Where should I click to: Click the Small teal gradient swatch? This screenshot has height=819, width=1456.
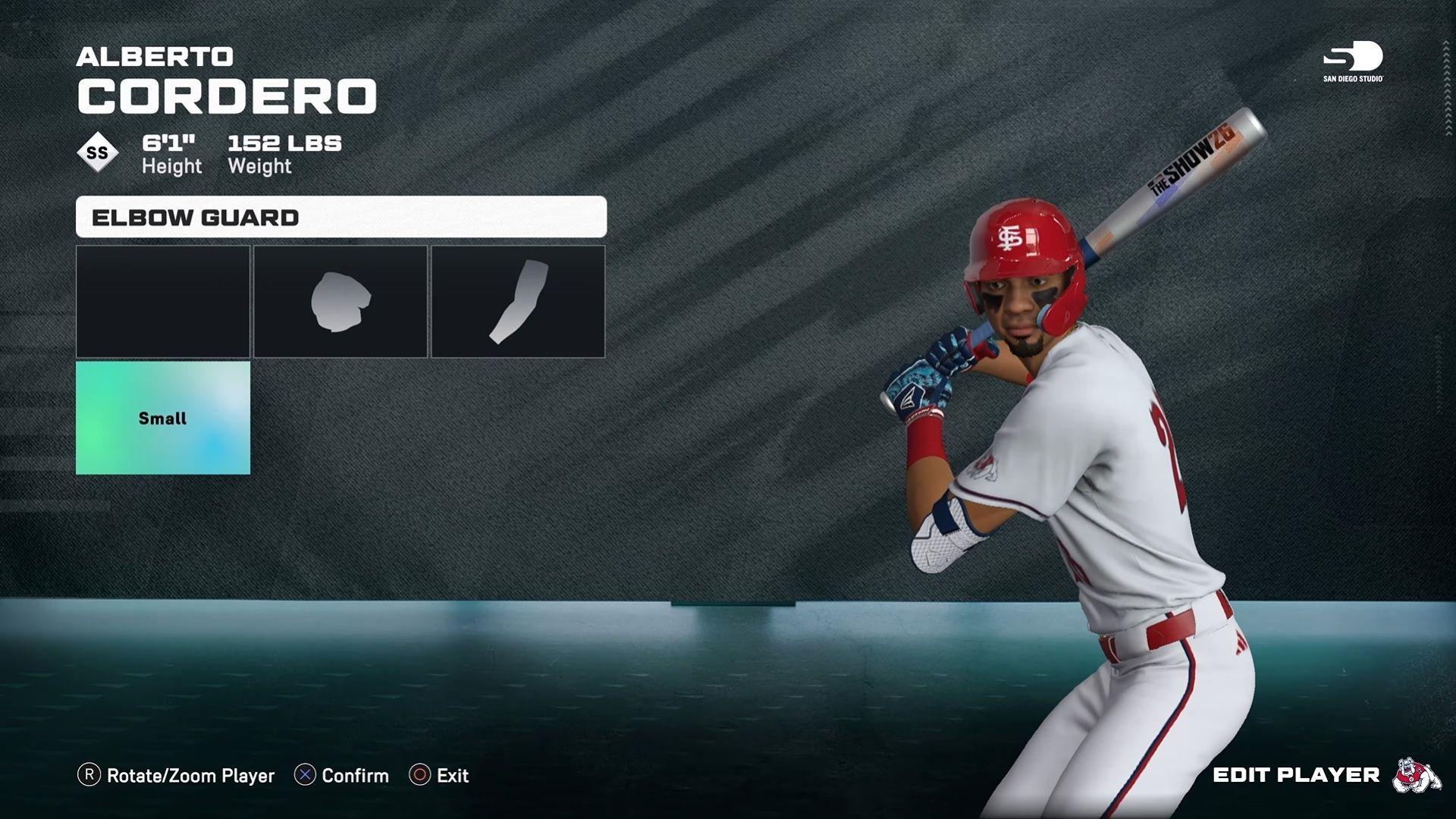click(x=162, y=417)
